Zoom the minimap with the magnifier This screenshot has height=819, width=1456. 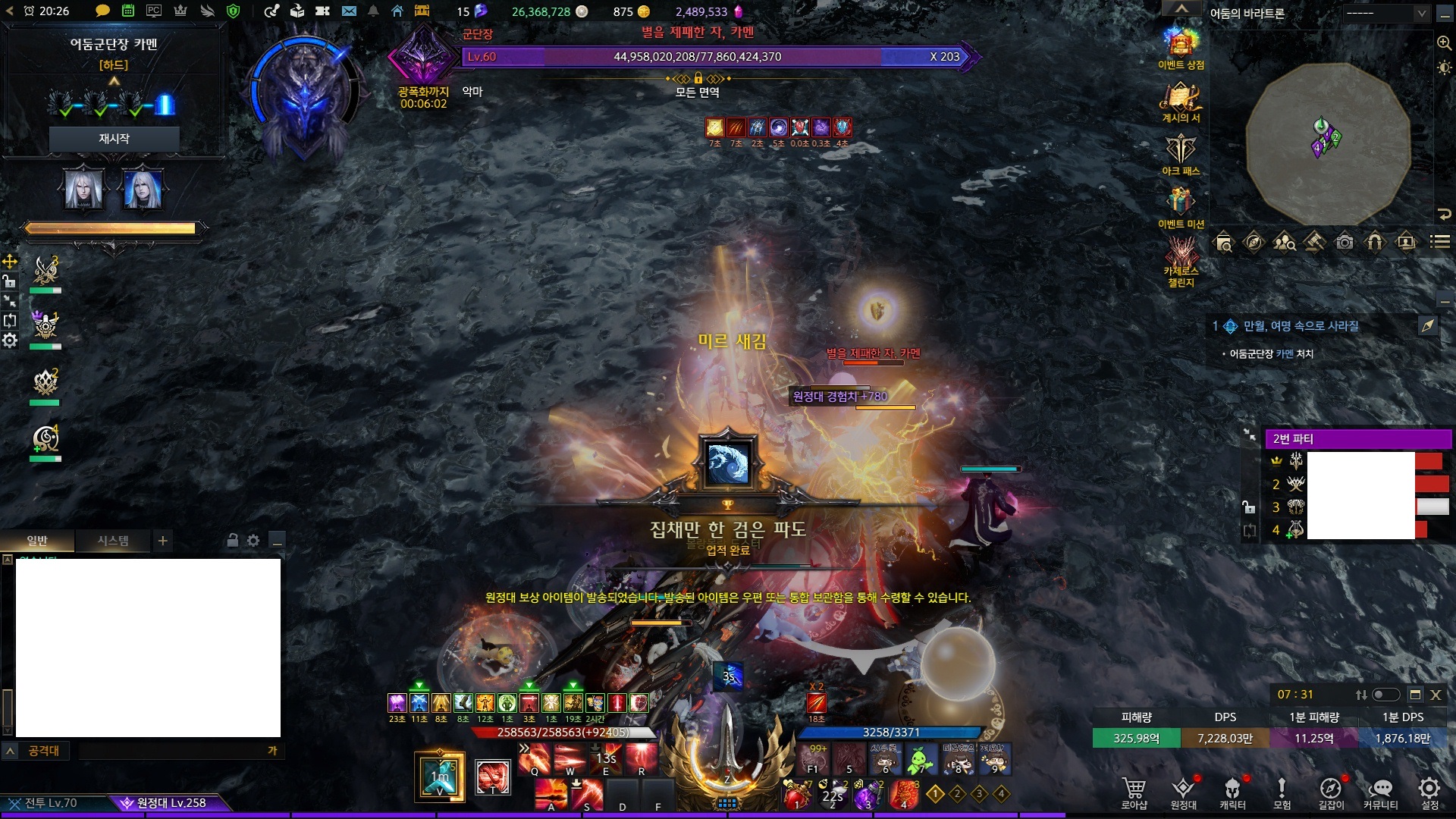coord(1444,43)
